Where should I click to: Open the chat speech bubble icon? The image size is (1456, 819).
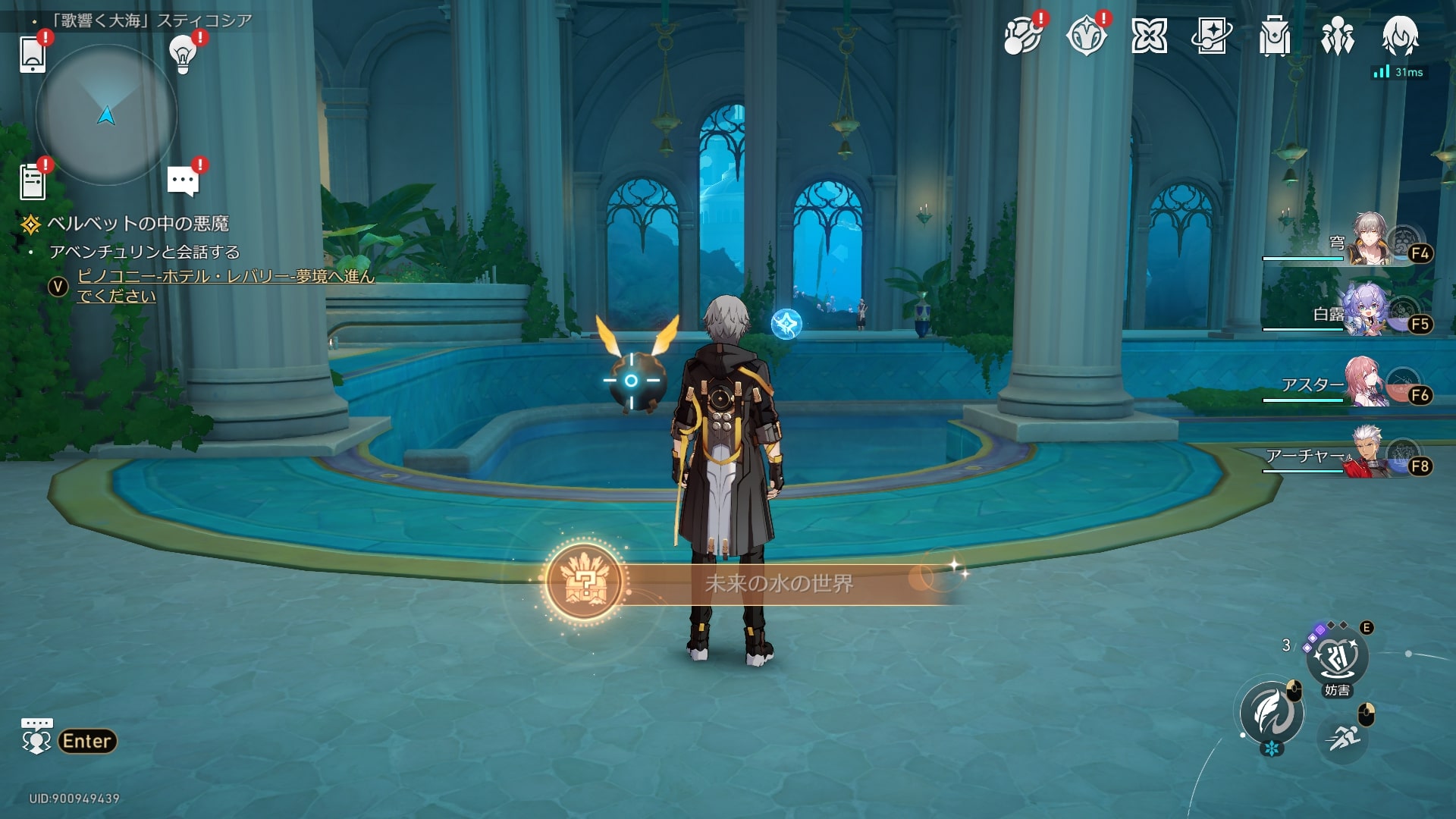coord(183,181)
